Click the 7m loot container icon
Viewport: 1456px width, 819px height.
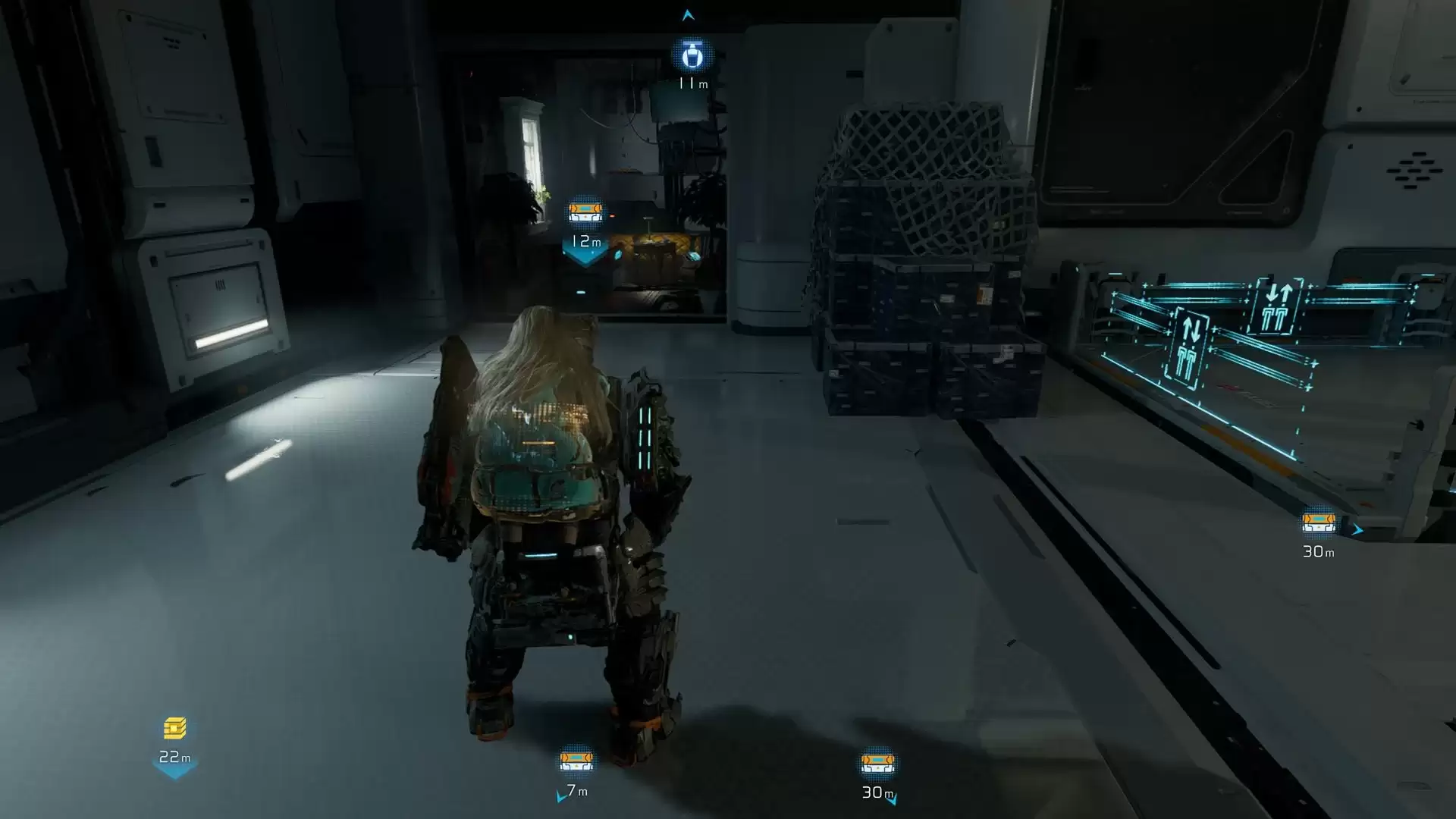click(576, 762)
